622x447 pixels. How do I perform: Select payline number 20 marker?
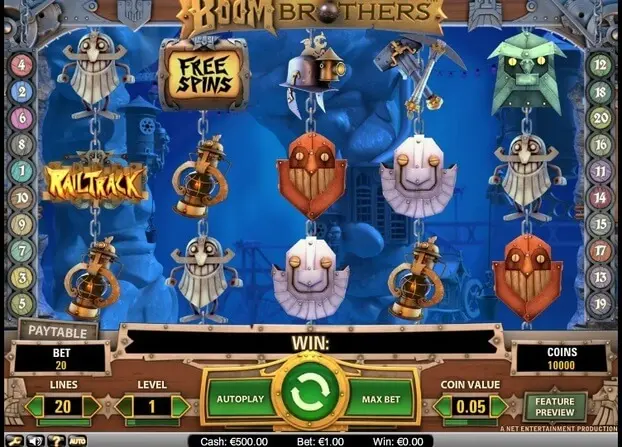coord(601,117)
